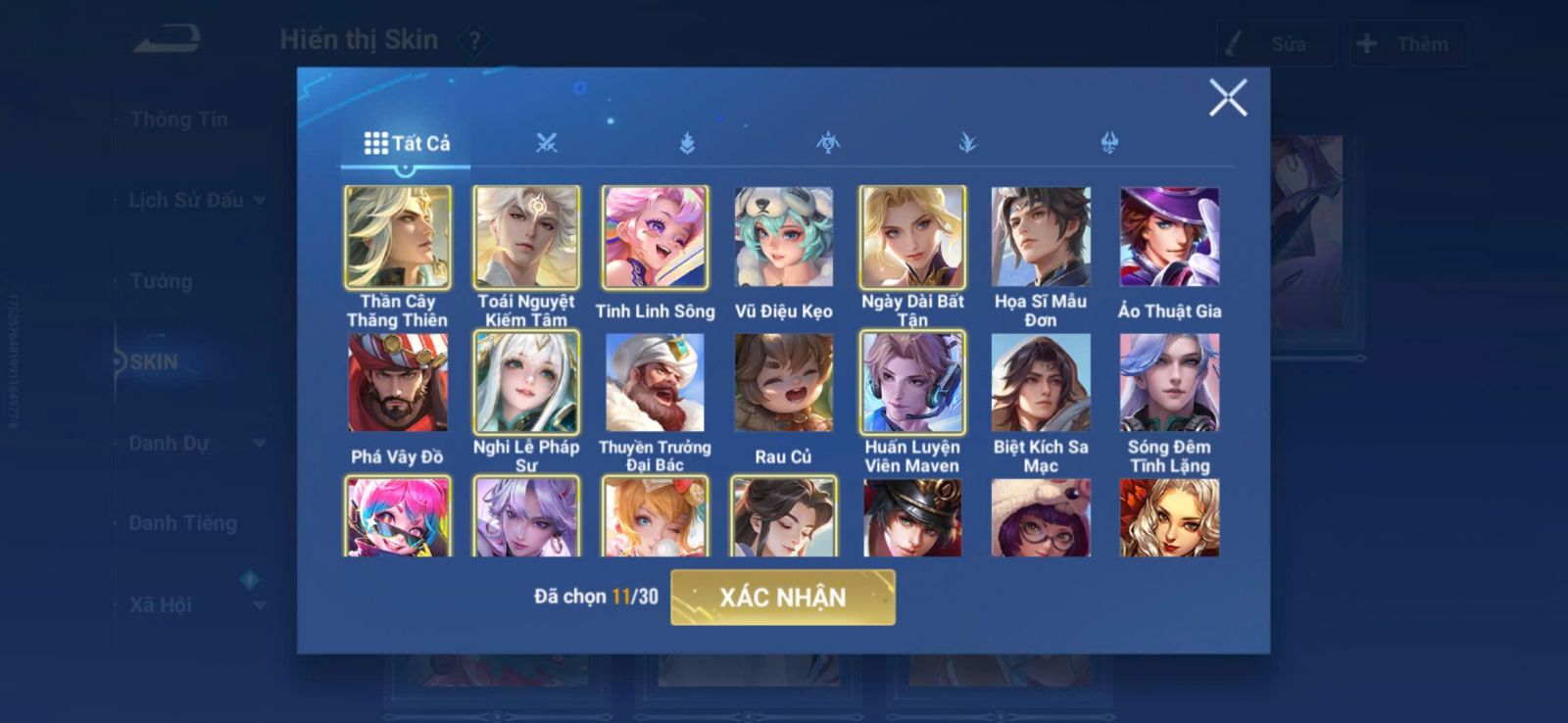
Task: Choose the Ngày Dài Bất Tận skin
Action: (x=912, y=238)
